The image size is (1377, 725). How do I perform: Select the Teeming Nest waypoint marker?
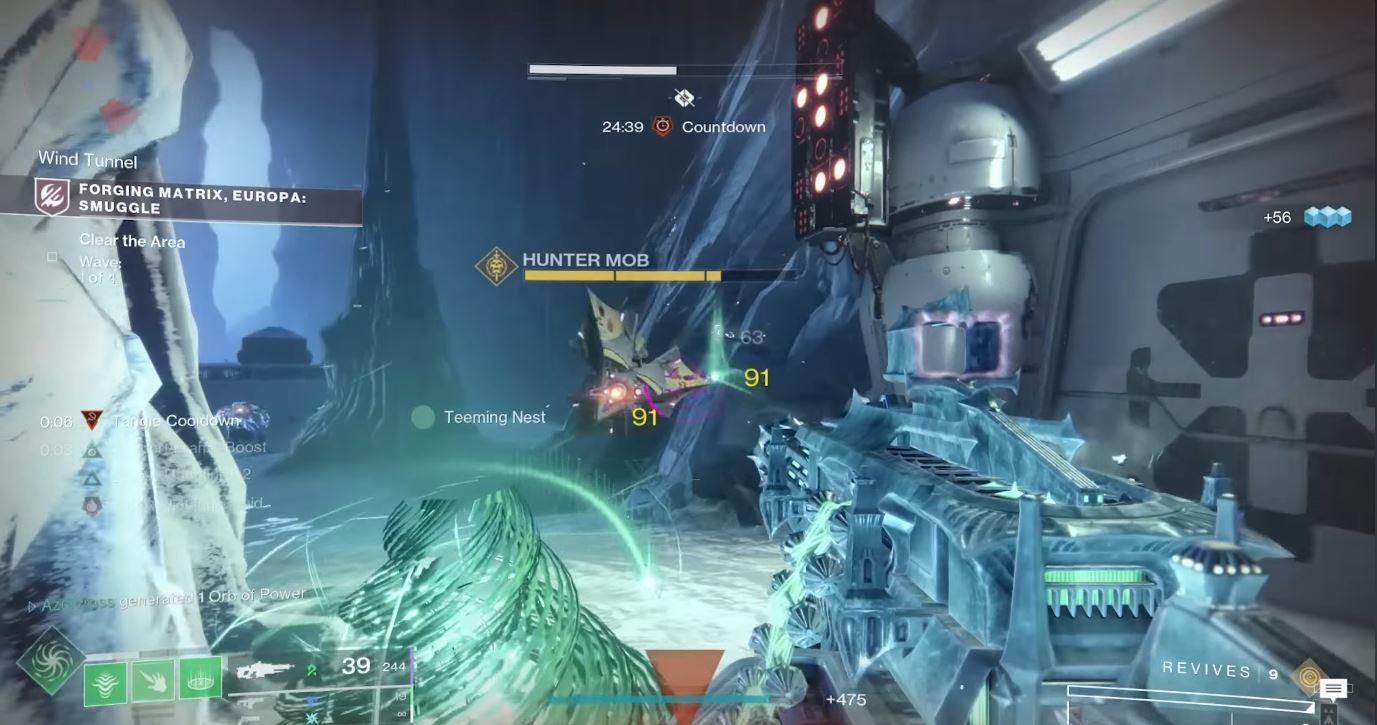pos(424,417)
